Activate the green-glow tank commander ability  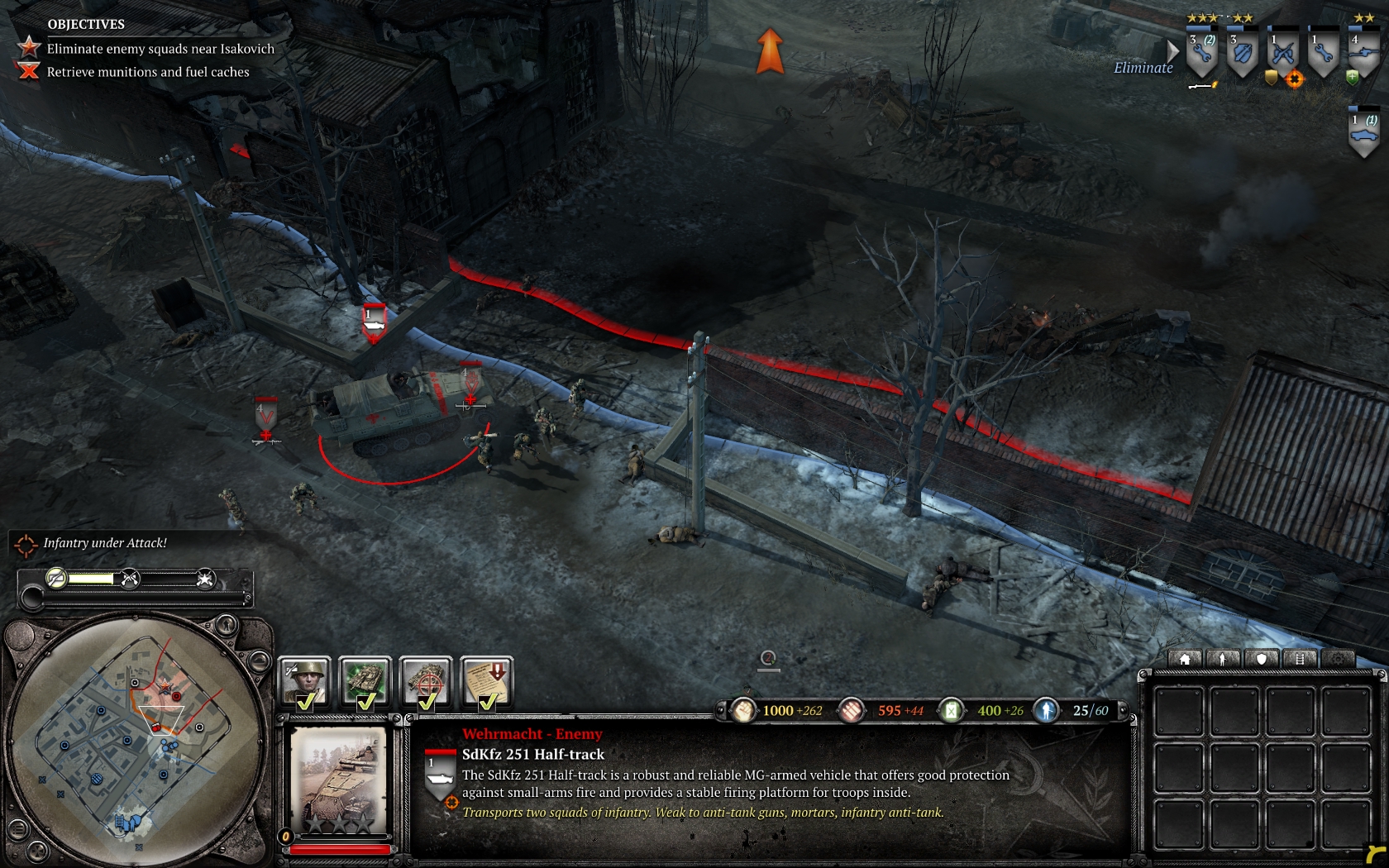[365, 681]
